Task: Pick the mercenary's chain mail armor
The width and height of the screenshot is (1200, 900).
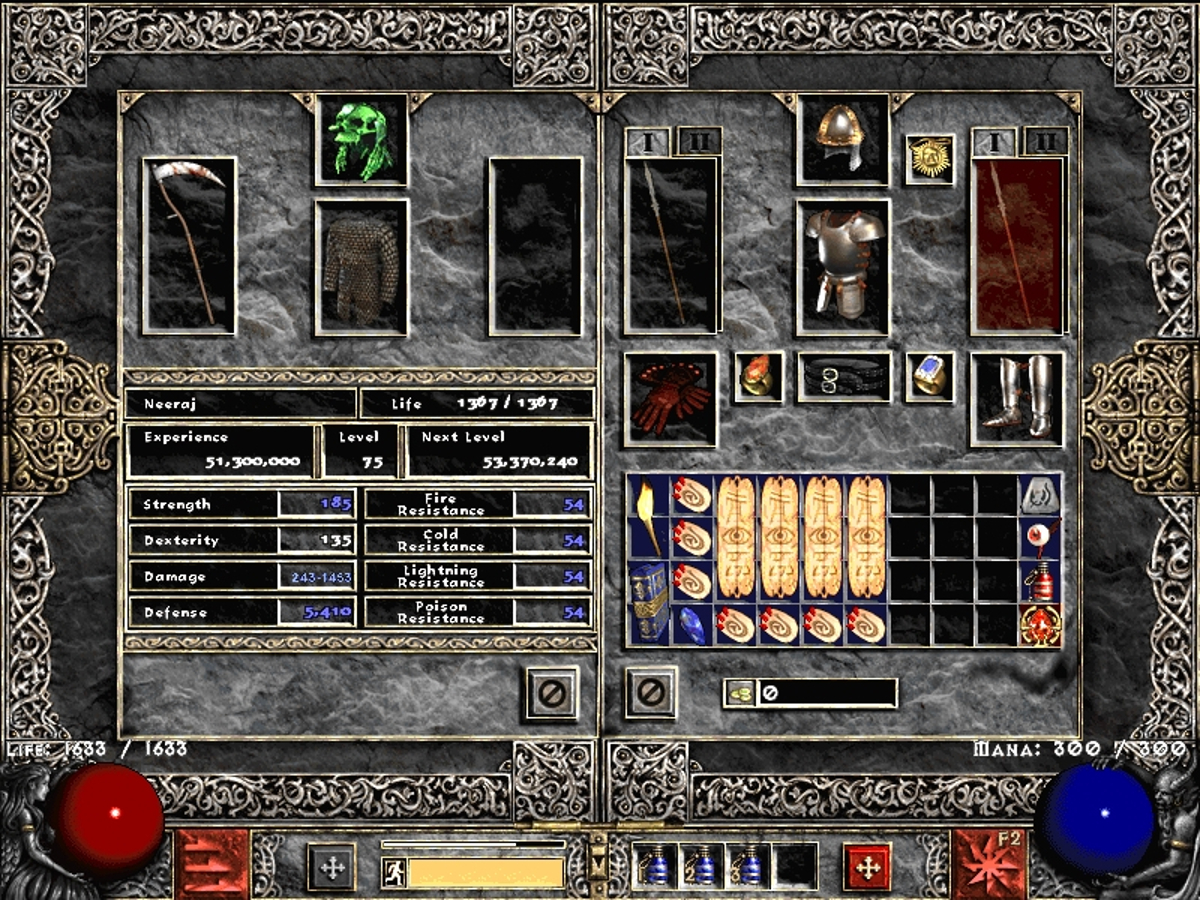Action: coord(361,267)
